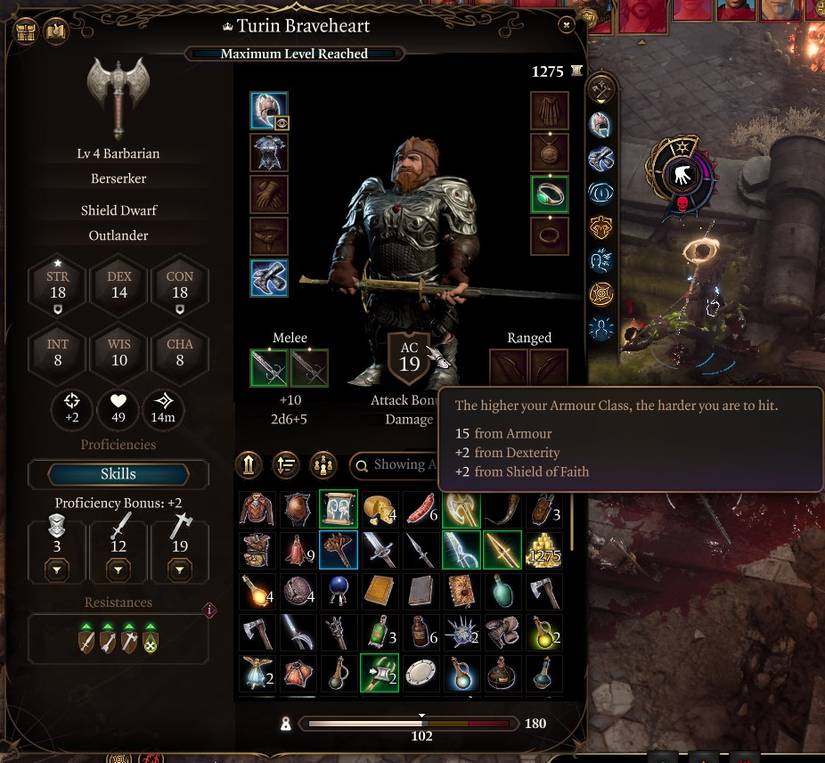
Task: Click the Strength ability score hexagon
Action: coord(58,285)
